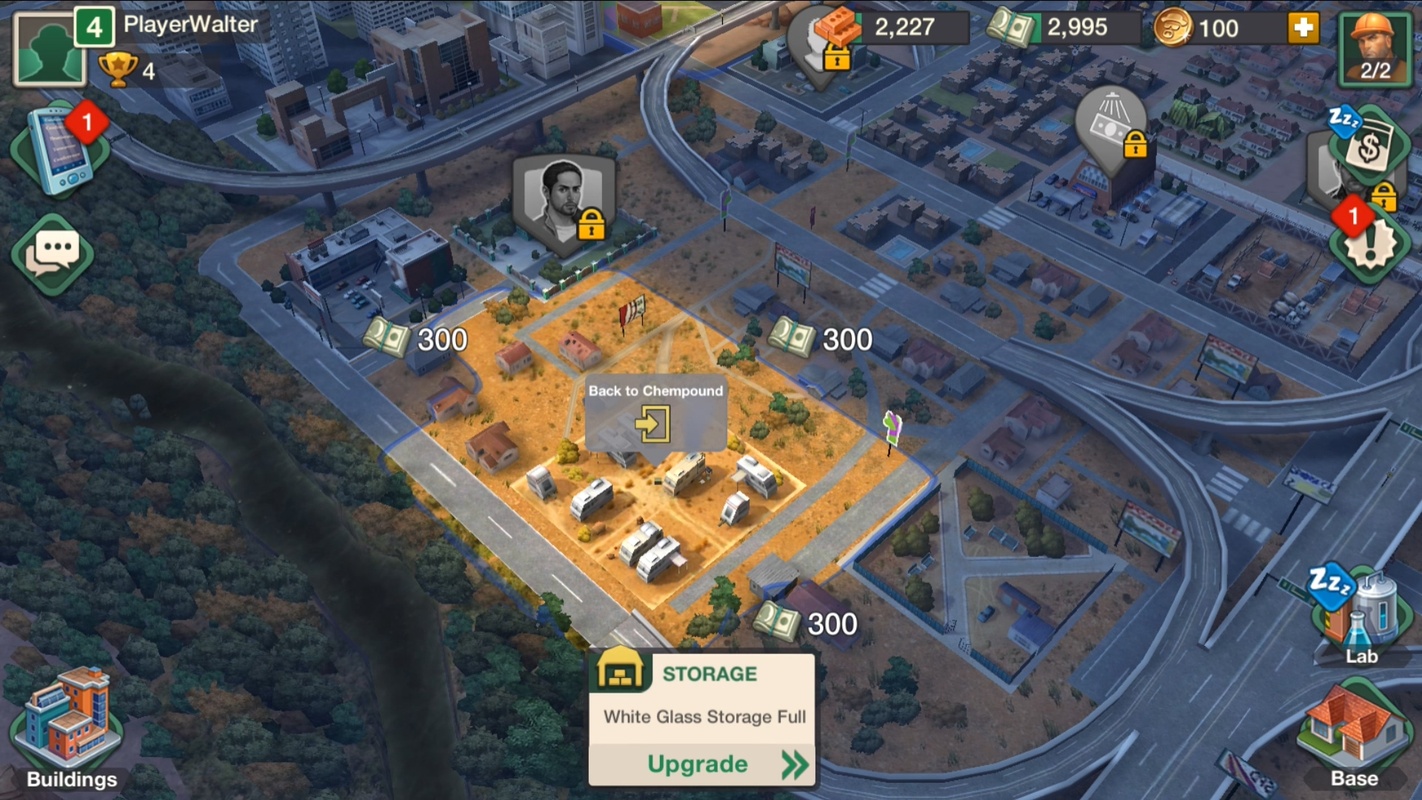The width and height of the screenshot is (1422, 800).
Task: Open the phone with notification badge
Action: tap(60, 150)
